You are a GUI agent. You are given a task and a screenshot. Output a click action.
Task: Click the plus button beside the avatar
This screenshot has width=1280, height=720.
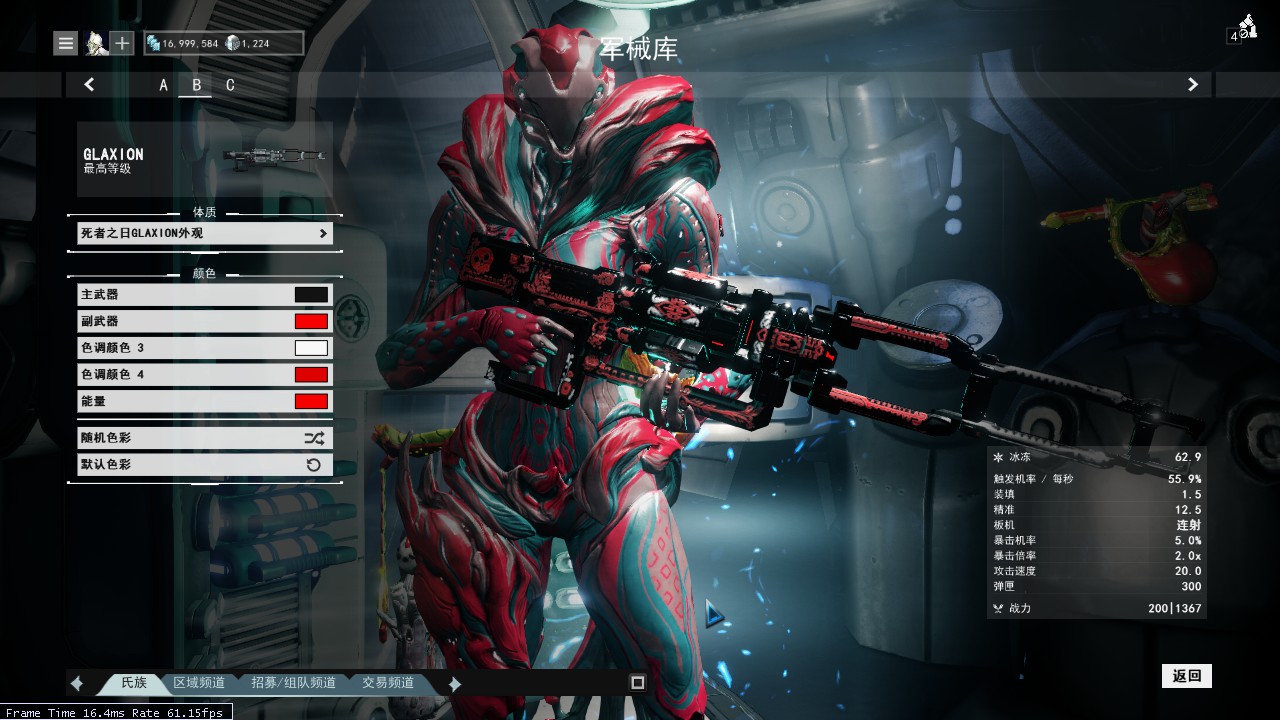coord(122,43)
